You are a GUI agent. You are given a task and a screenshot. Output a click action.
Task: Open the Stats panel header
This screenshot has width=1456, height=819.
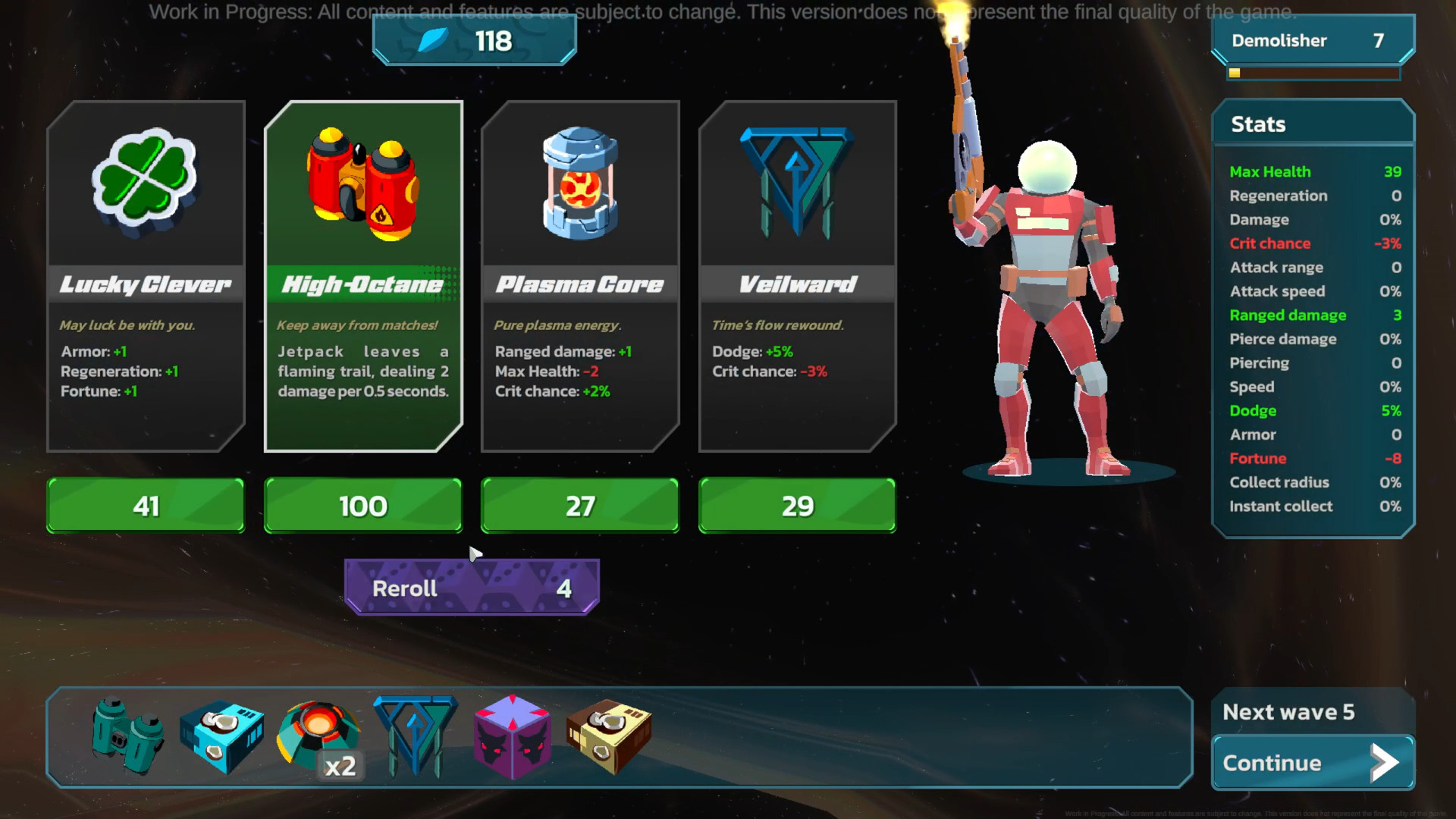click(1313, 124)
